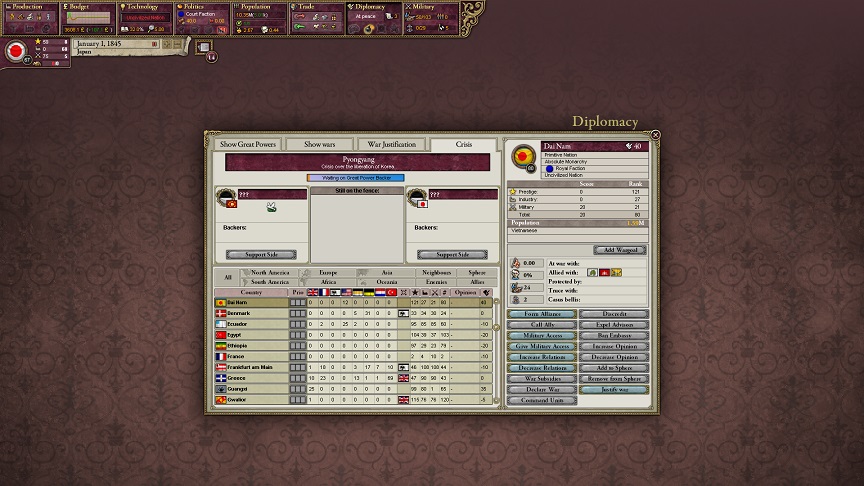Open the Show wars tab
Image resolution: width=864 pixels, height=486 pixels.
[320, 144]
